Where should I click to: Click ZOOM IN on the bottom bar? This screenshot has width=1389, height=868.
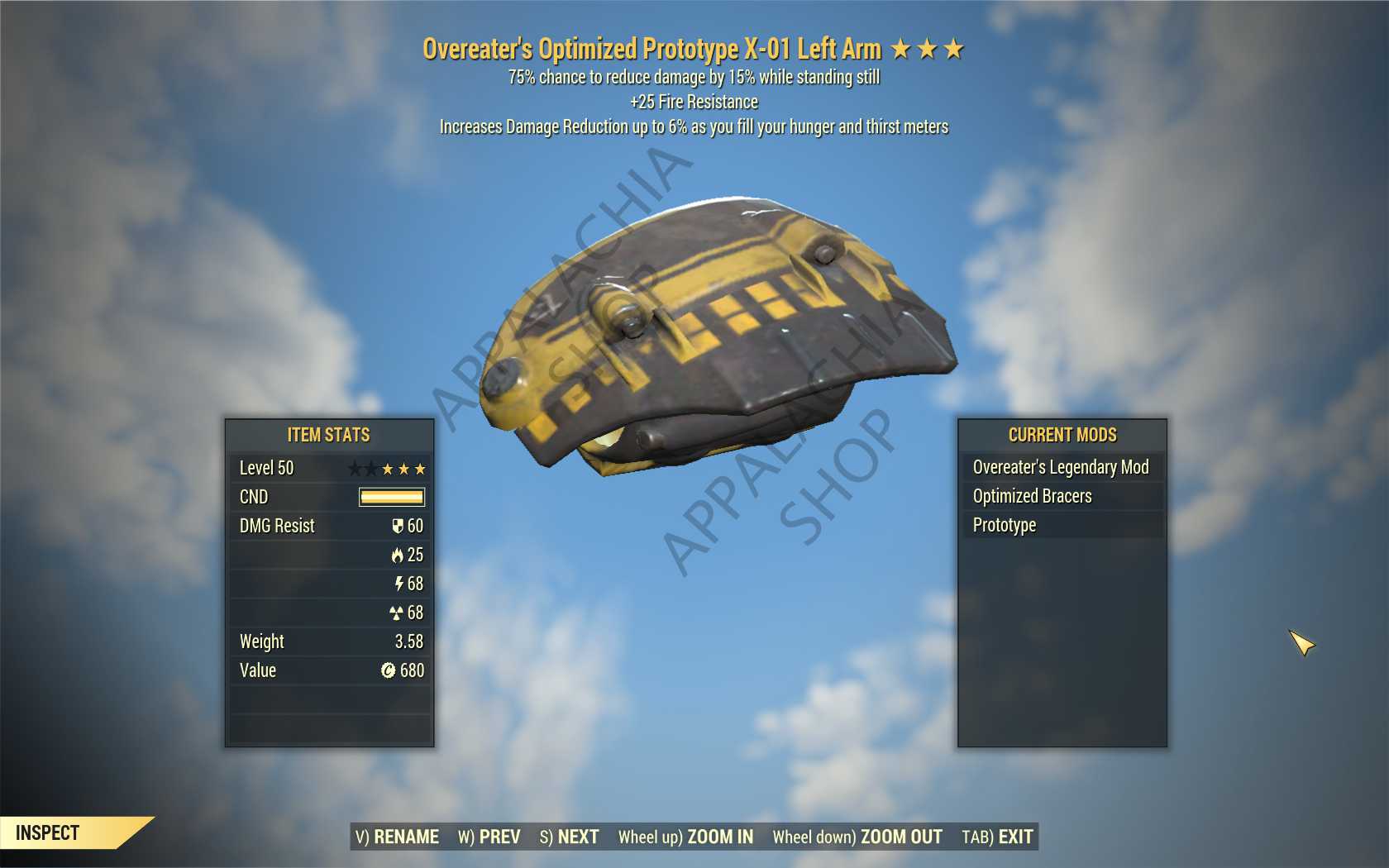coord(685,837)
